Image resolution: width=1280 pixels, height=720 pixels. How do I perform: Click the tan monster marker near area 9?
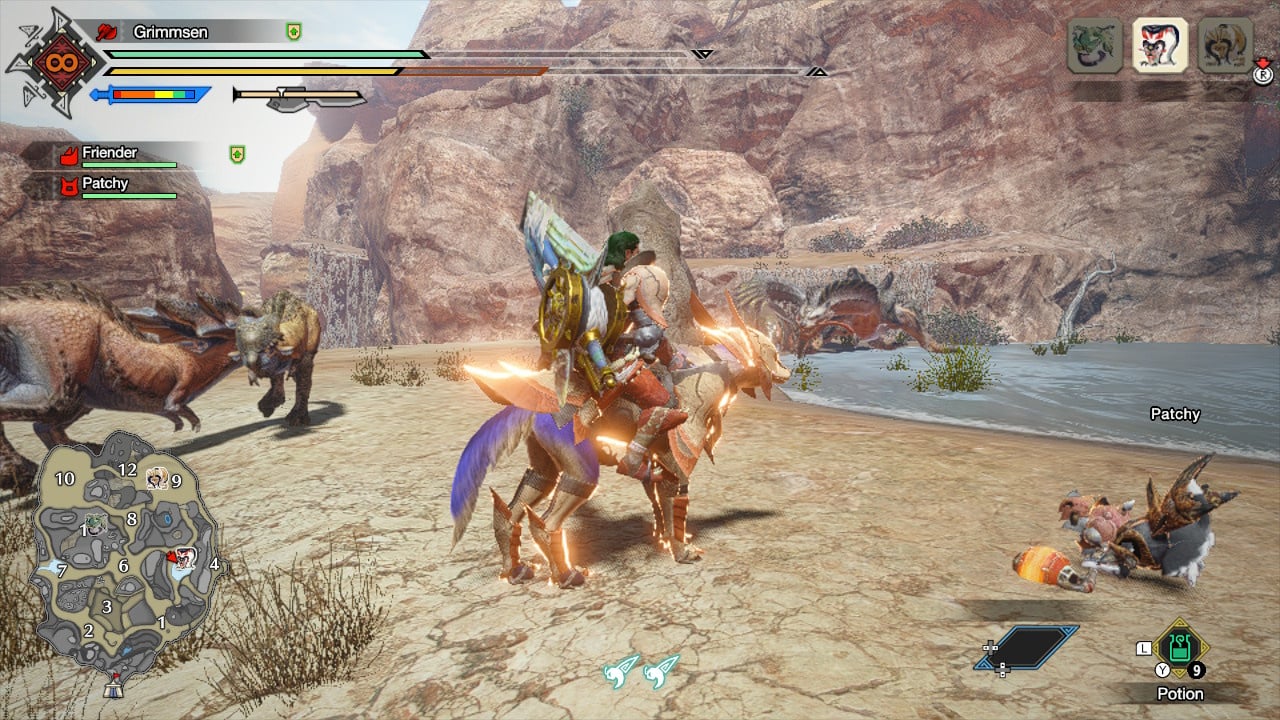coord(156,479)
